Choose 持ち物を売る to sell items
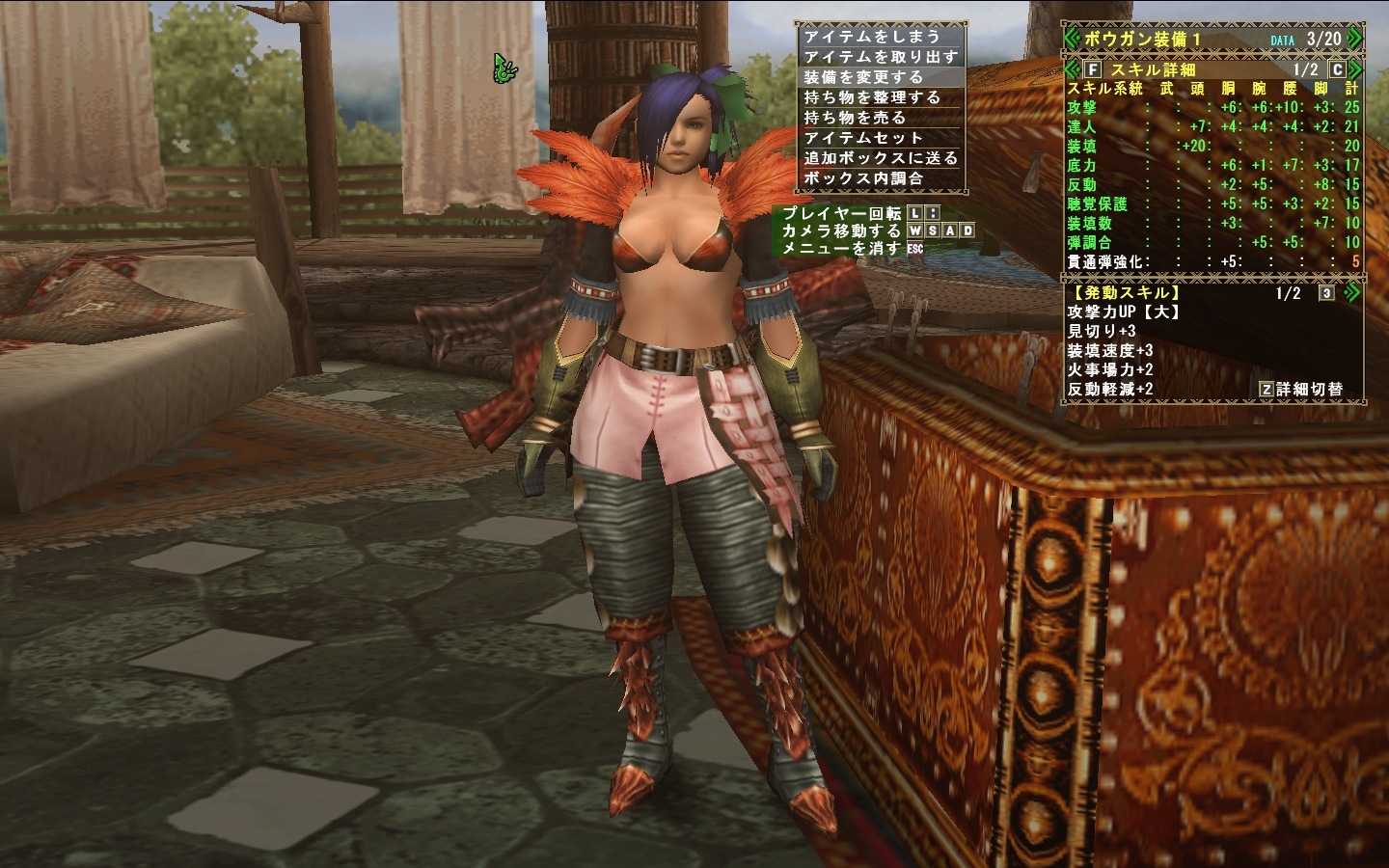 click(855, 118)
